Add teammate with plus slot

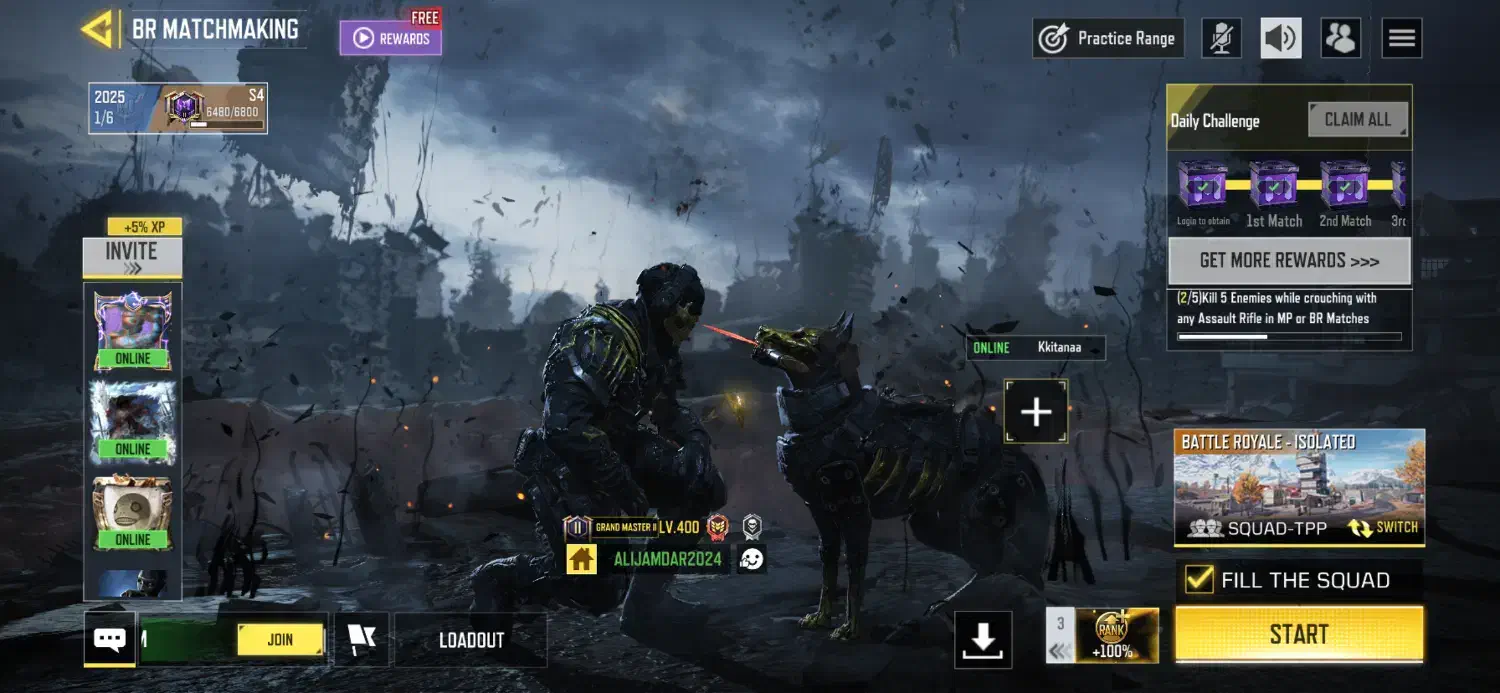coord(1036,411)
